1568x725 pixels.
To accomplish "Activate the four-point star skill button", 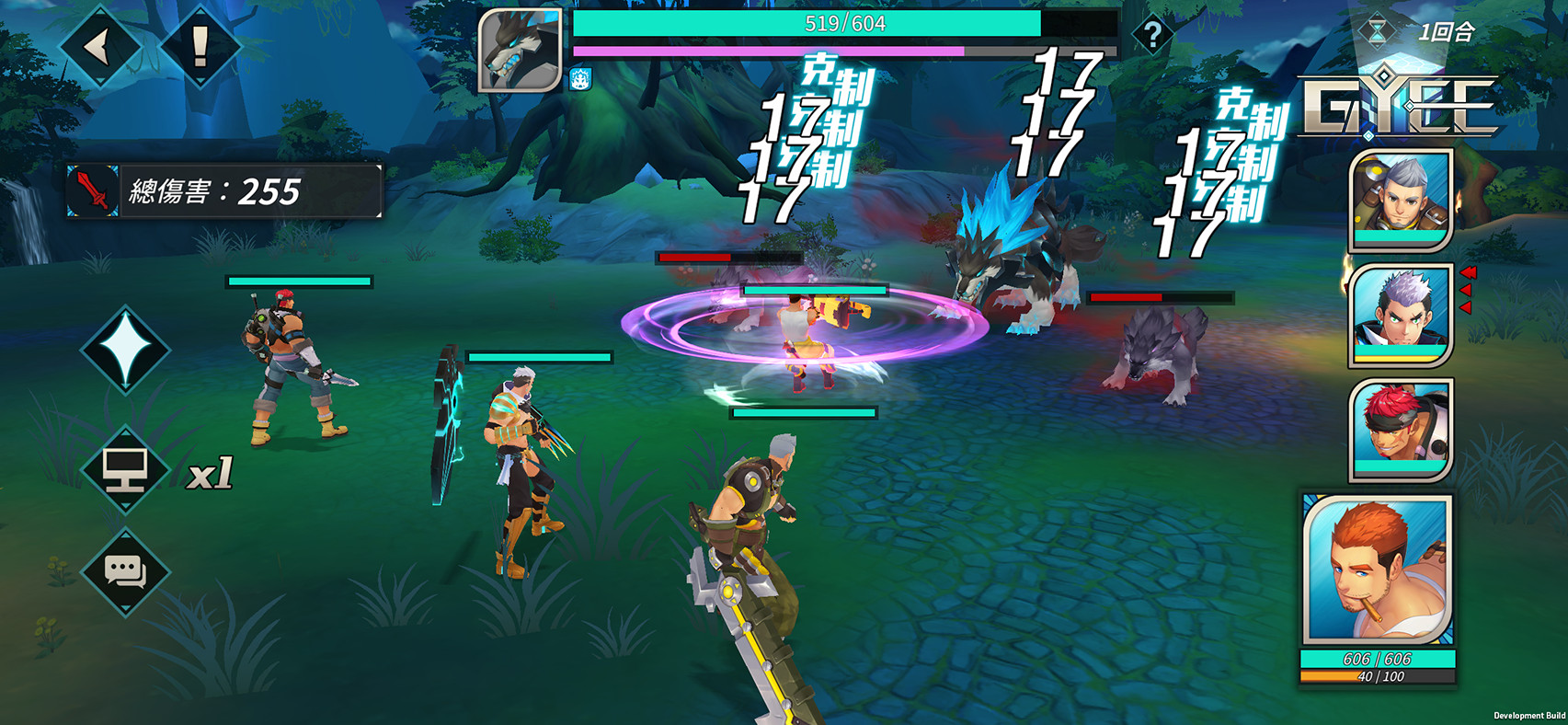I will [125, 350].
